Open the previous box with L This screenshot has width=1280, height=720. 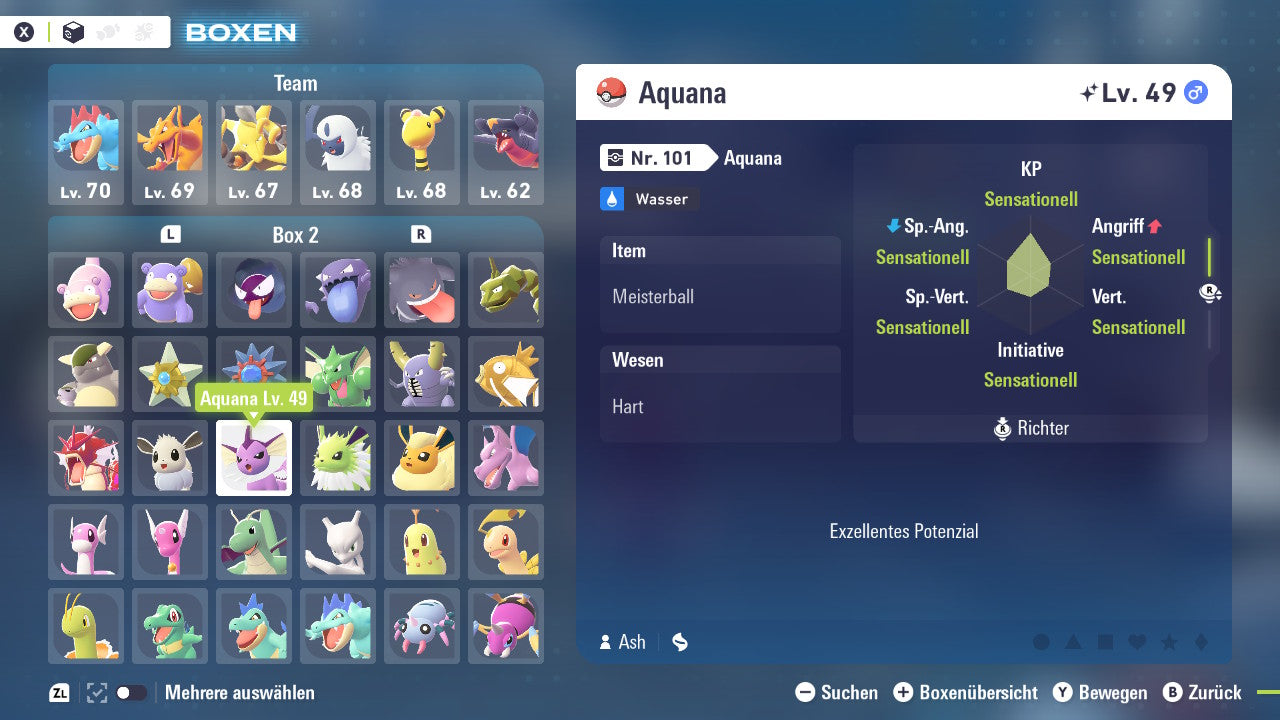pos(170,234)
